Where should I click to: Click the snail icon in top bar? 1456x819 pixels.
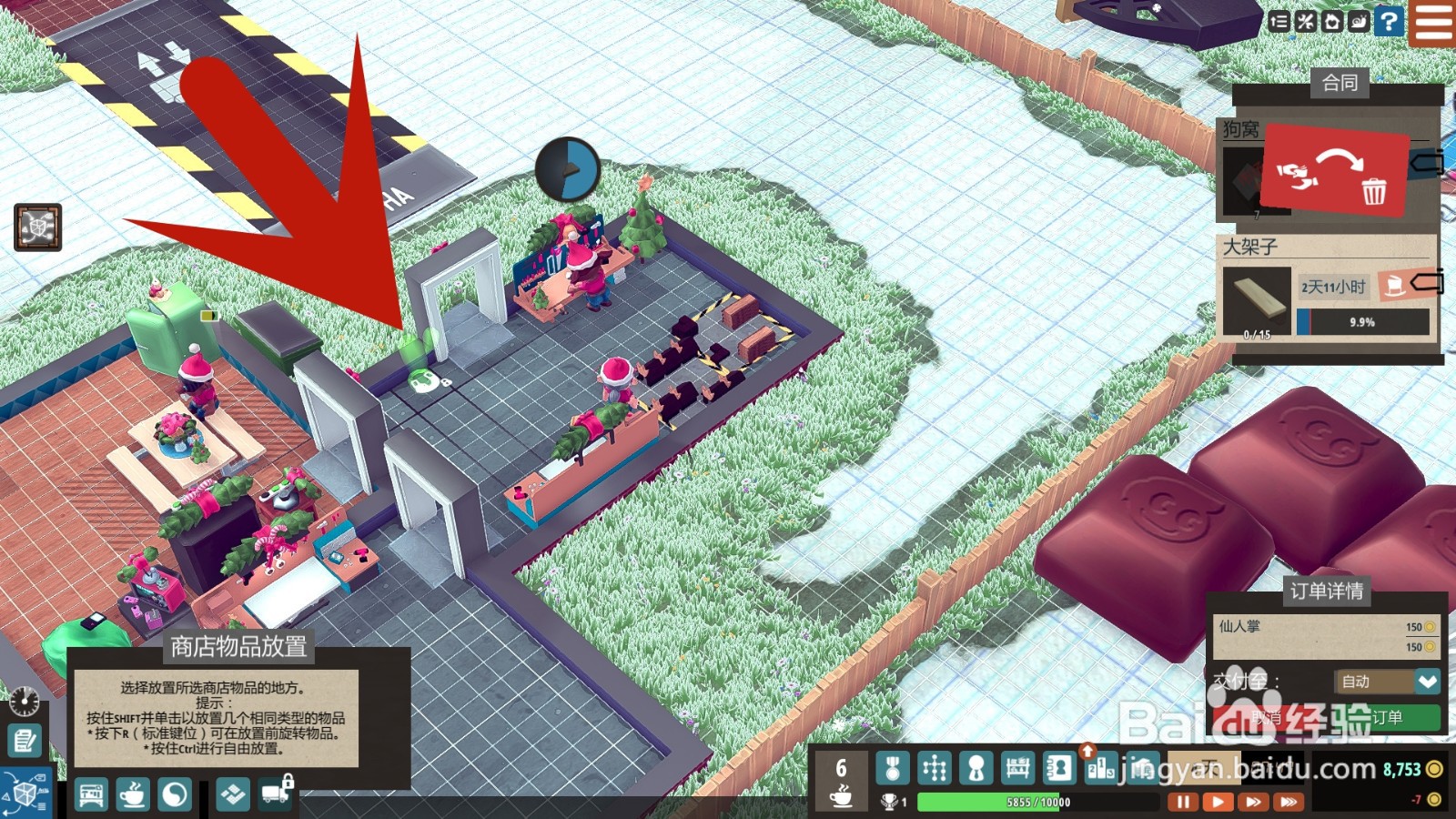pos(1359,21)
